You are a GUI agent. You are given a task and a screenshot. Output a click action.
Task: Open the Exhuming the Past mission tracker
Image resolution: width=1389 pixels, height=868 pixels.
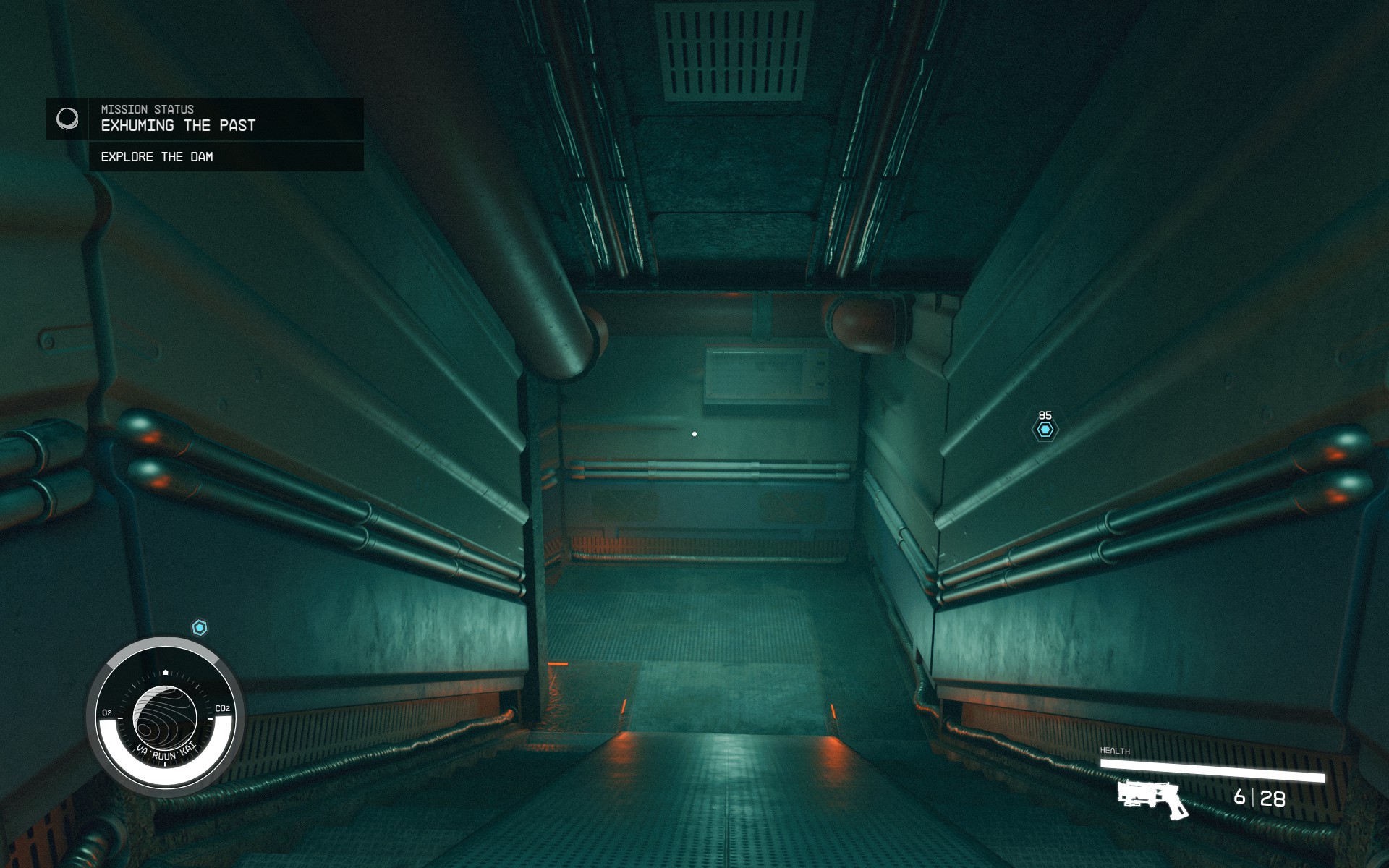(x=178, y=125)
